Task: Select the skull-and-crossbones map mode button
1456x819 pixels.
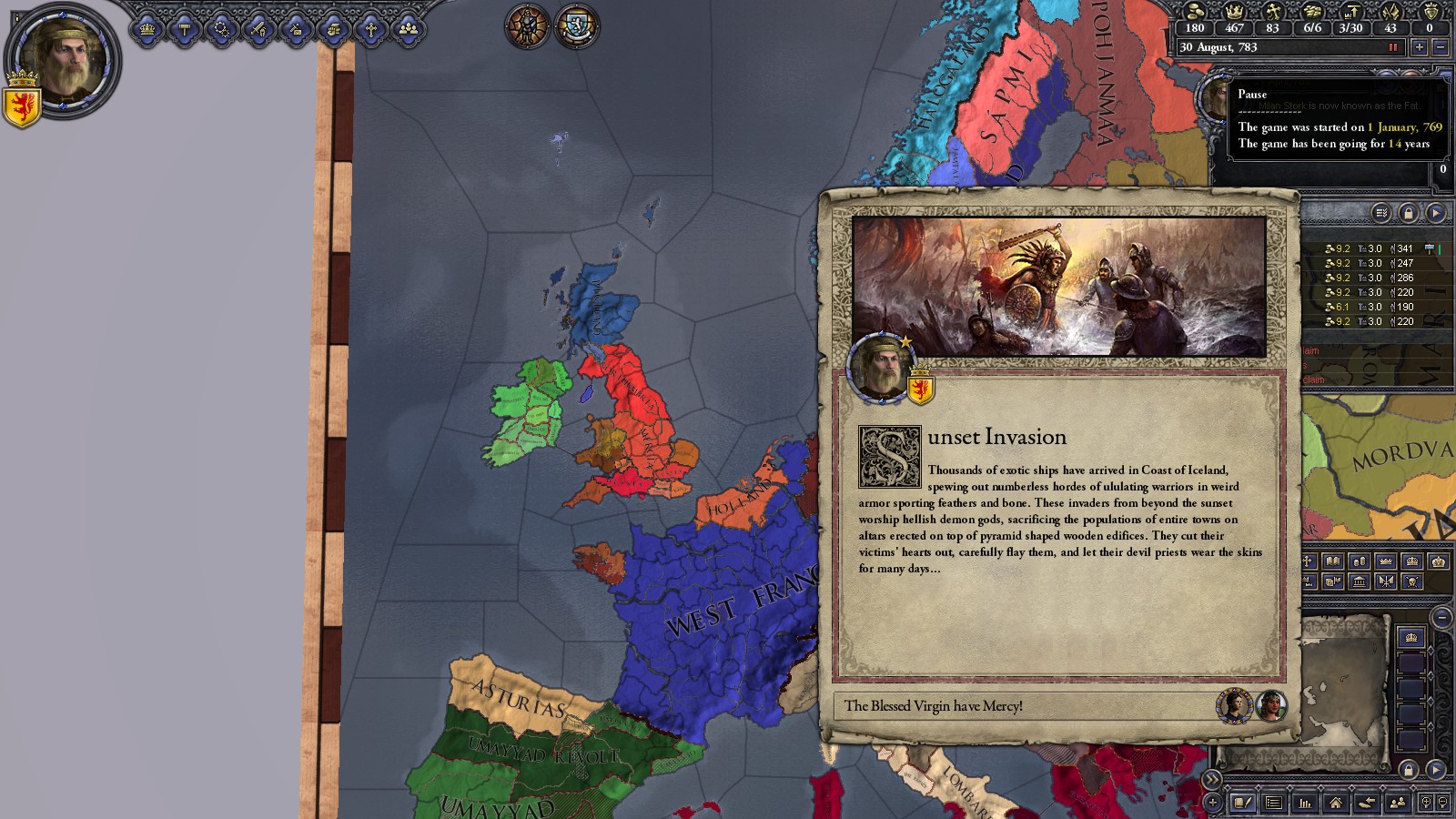Action: (x=1411, y=581)
